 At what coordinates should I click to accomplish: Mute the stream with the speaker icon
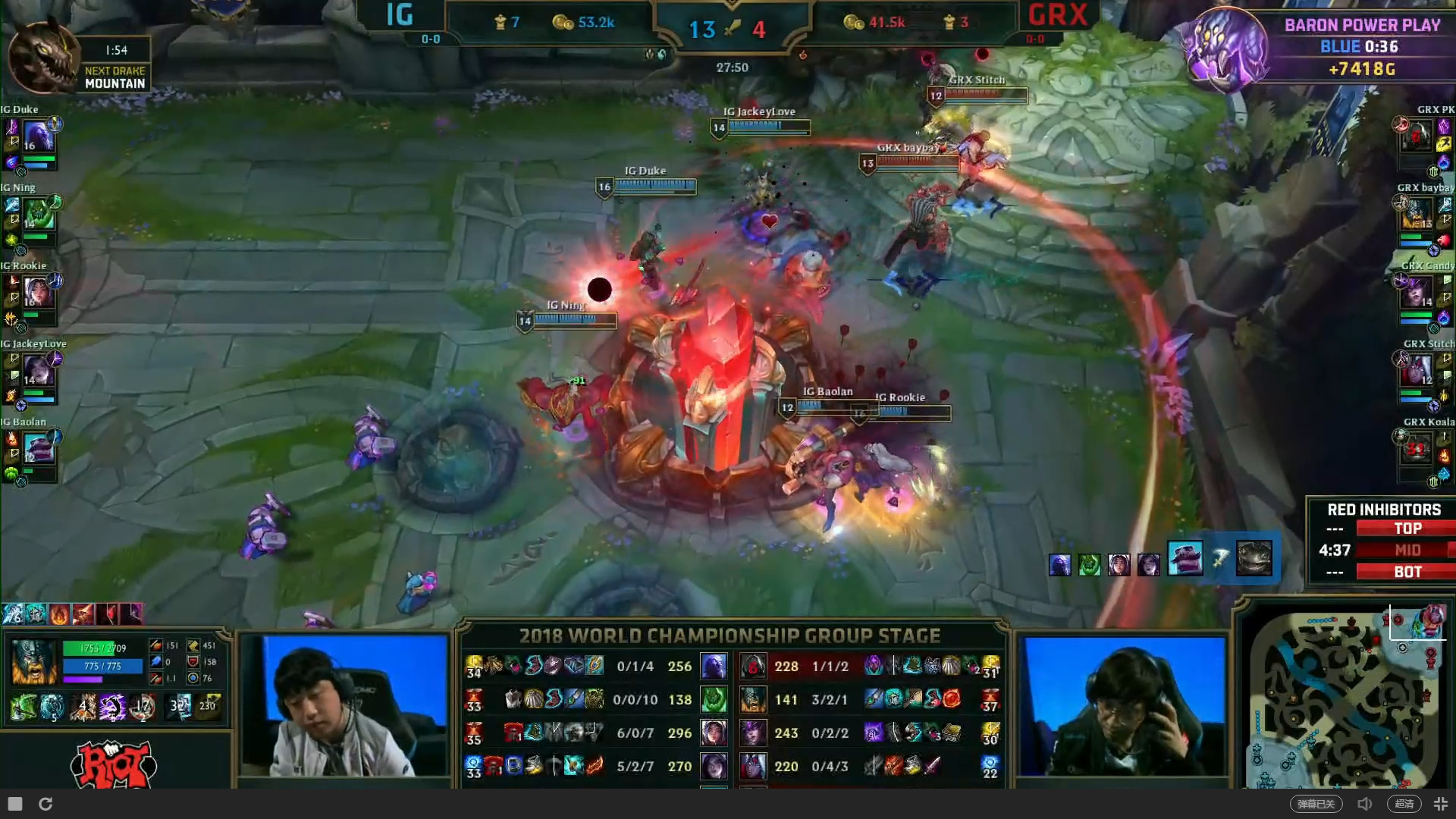click(1365, 803)
